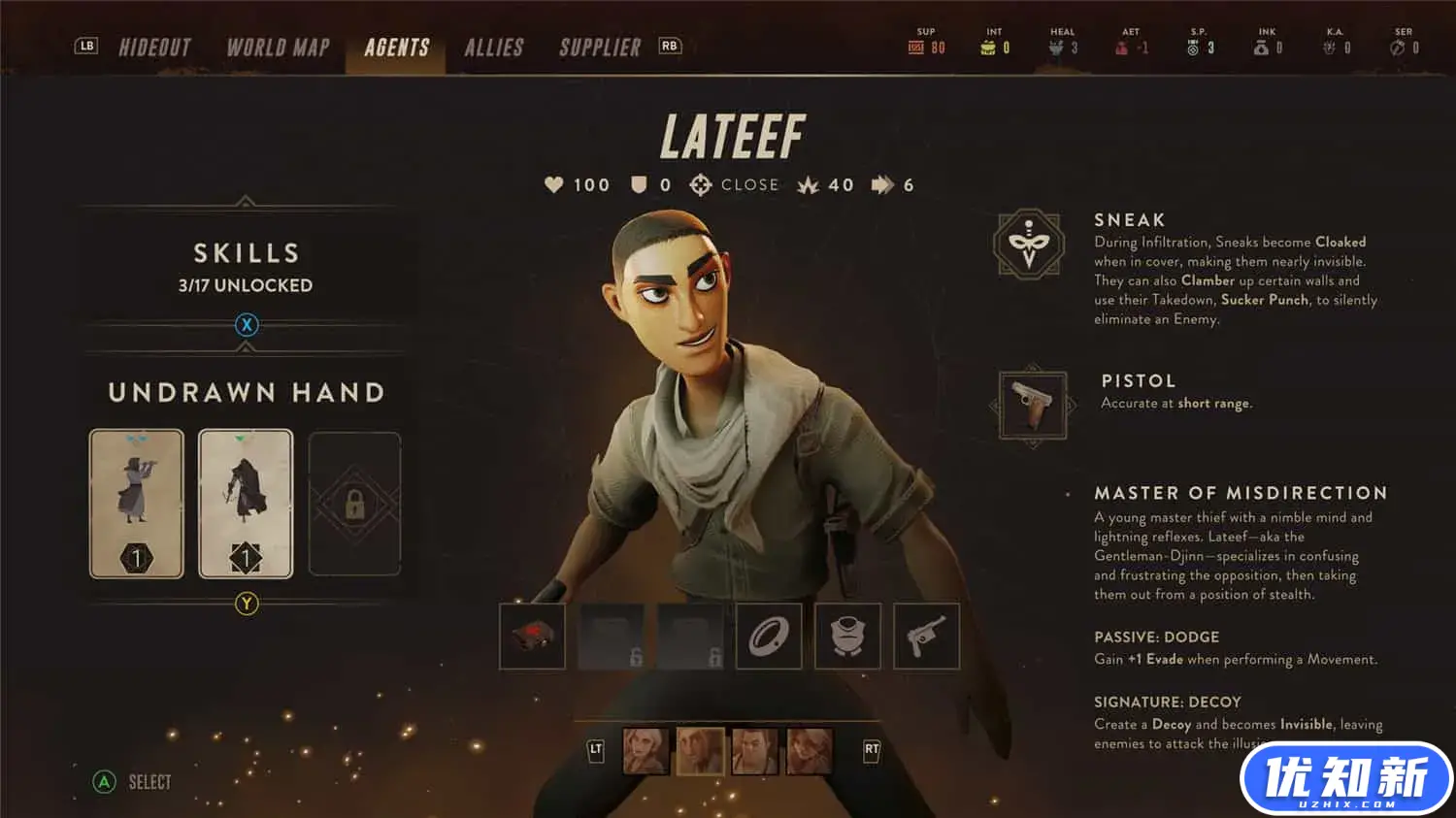The height and width of the screenshot is (818, 1456).
Task: Click the Pistol weapon icon beside its description
Action: click(1033, 405)
